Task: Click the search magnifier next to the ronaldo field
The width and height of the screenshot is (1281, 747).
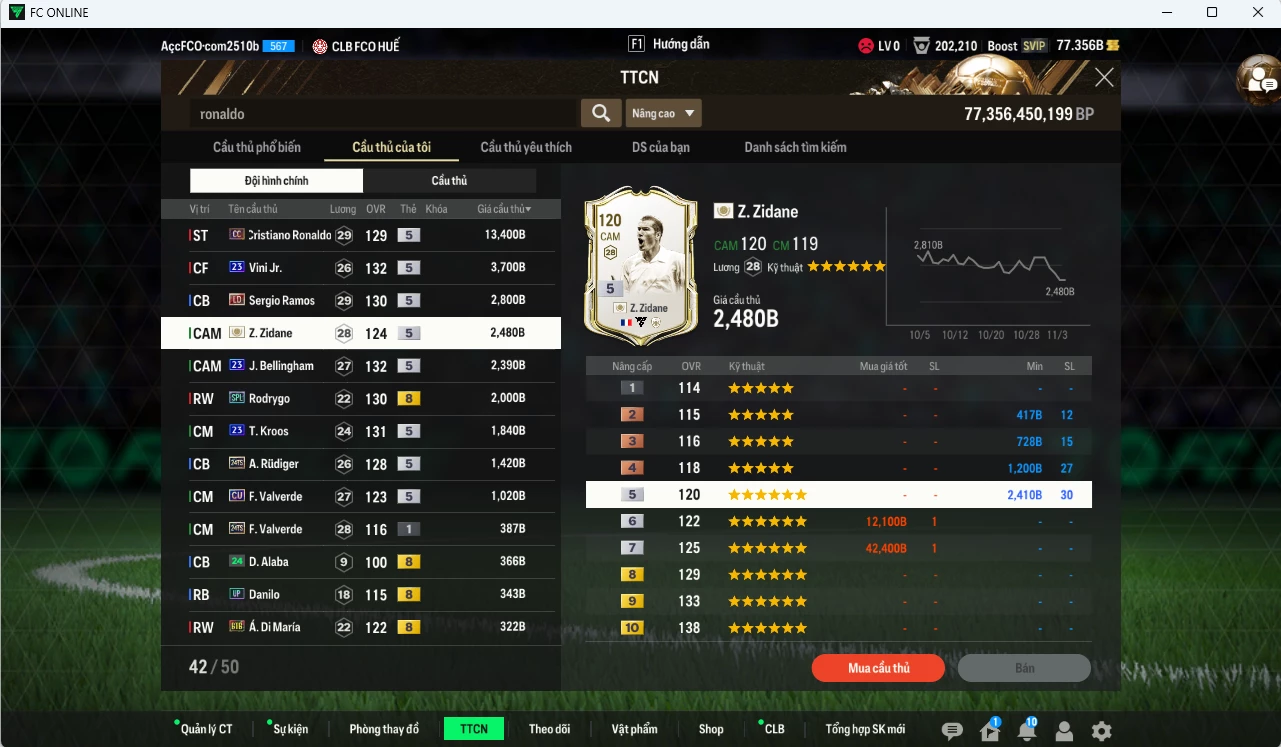Action: tap(601, 113)
